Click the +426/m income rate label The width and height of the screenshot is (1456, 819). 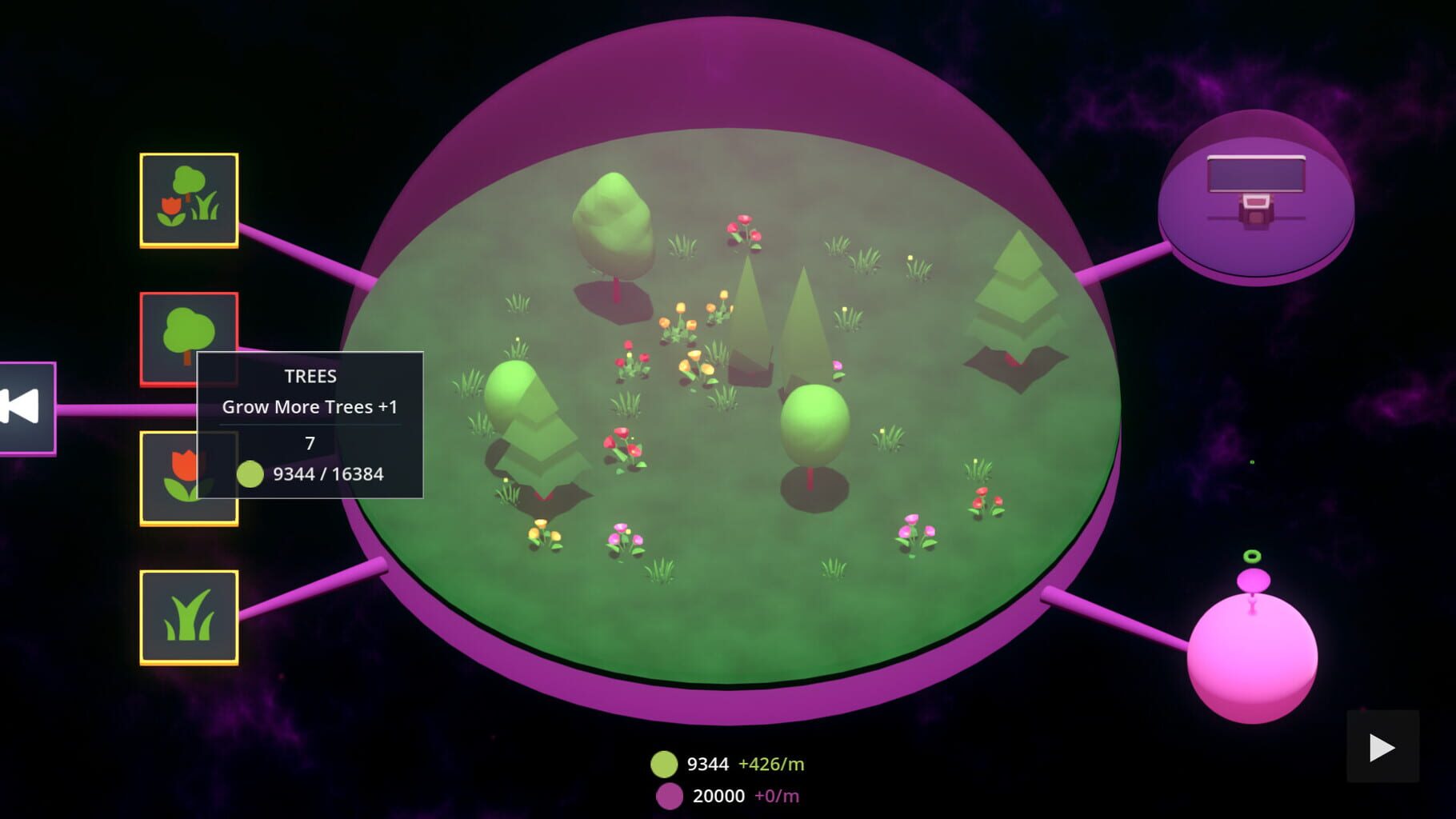tap(770, 764)
